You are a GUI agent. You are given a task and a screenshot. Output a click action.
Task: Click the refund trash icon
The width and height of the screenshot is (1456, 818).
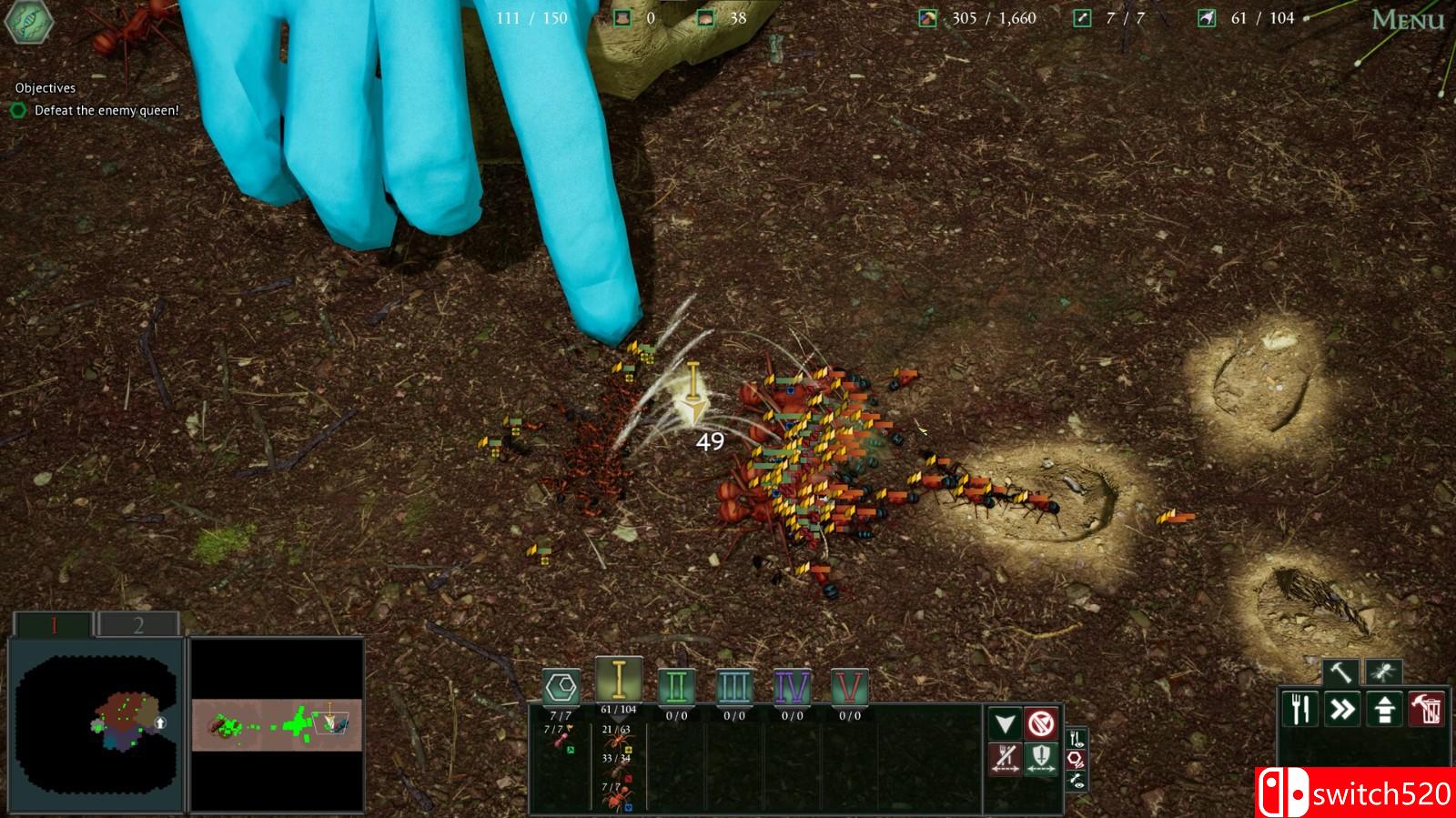point(1426,707)
